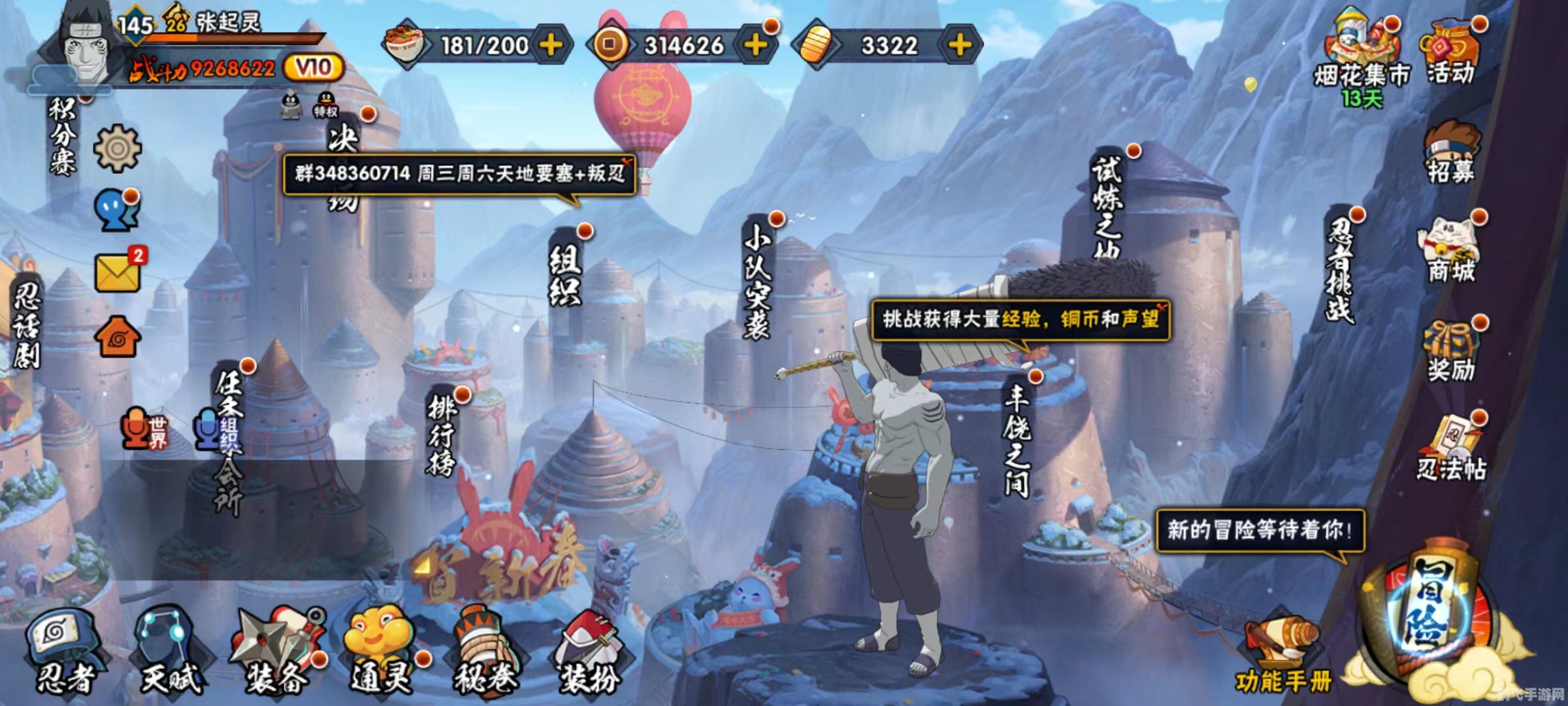Open the 天赋 (Talent) panel
The width and height of the screenshot is (1568, 706).
click(167, 647)
